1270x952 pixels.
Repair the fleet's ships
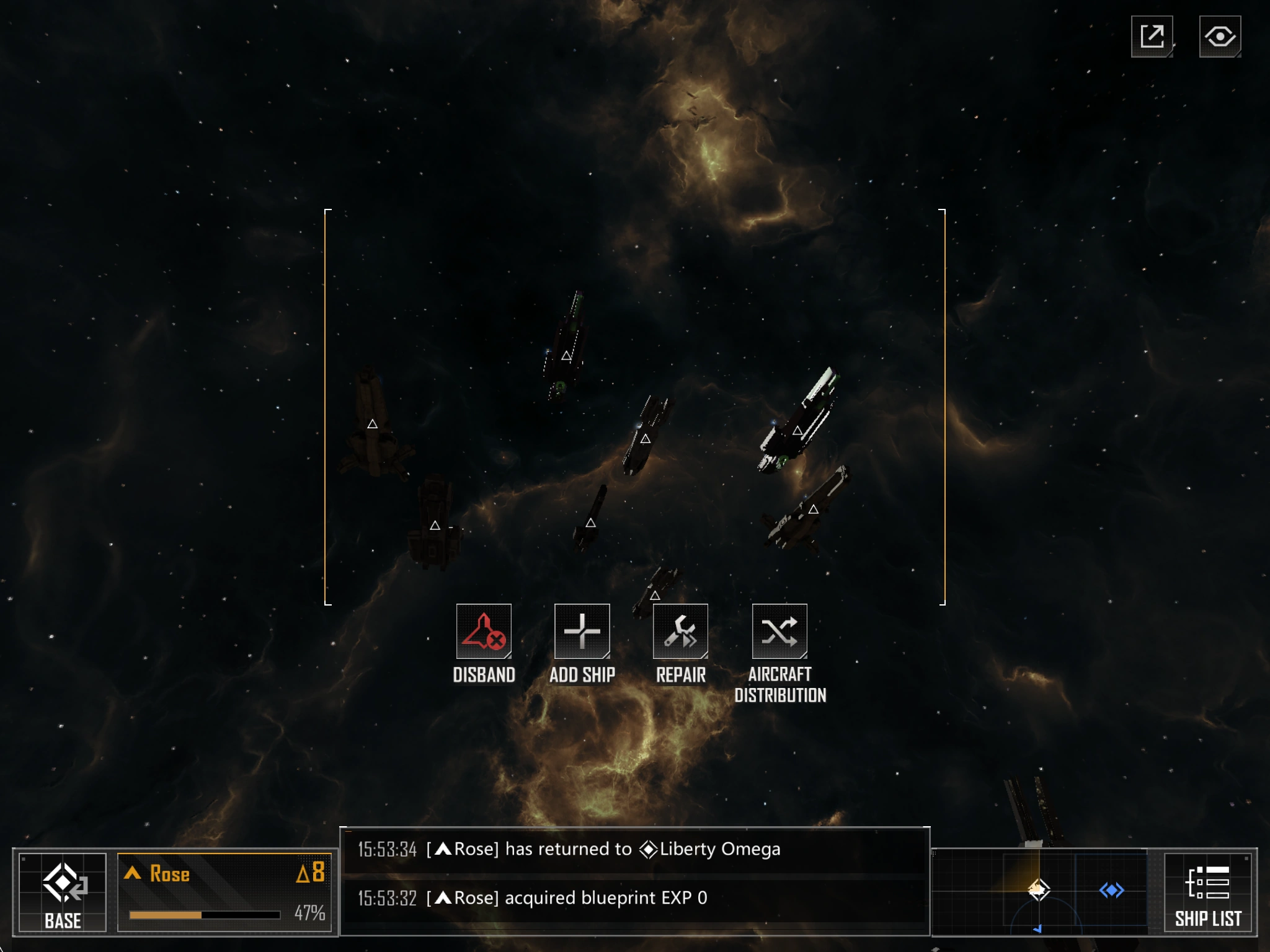(x=680, y=632)
